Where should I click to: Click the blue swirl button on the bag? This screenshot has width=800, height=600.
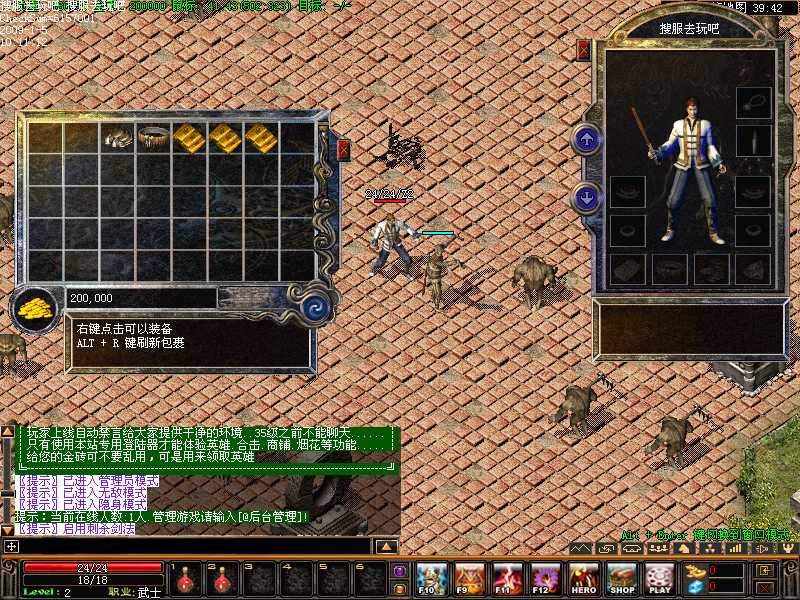pyautogui.click(x=317, y=305)
